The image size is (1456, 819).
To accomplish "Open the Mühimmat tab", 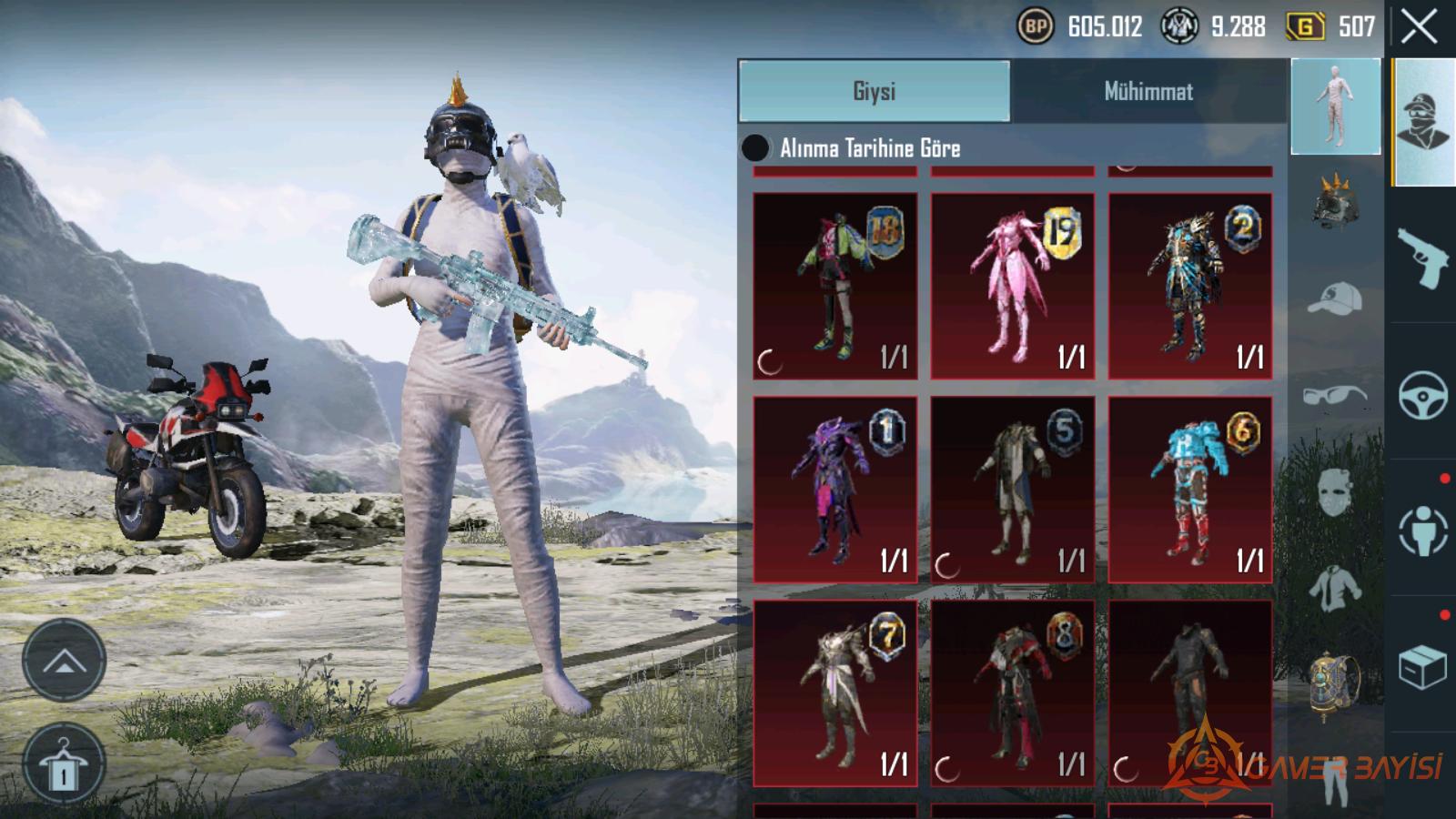I will 1148,91.
